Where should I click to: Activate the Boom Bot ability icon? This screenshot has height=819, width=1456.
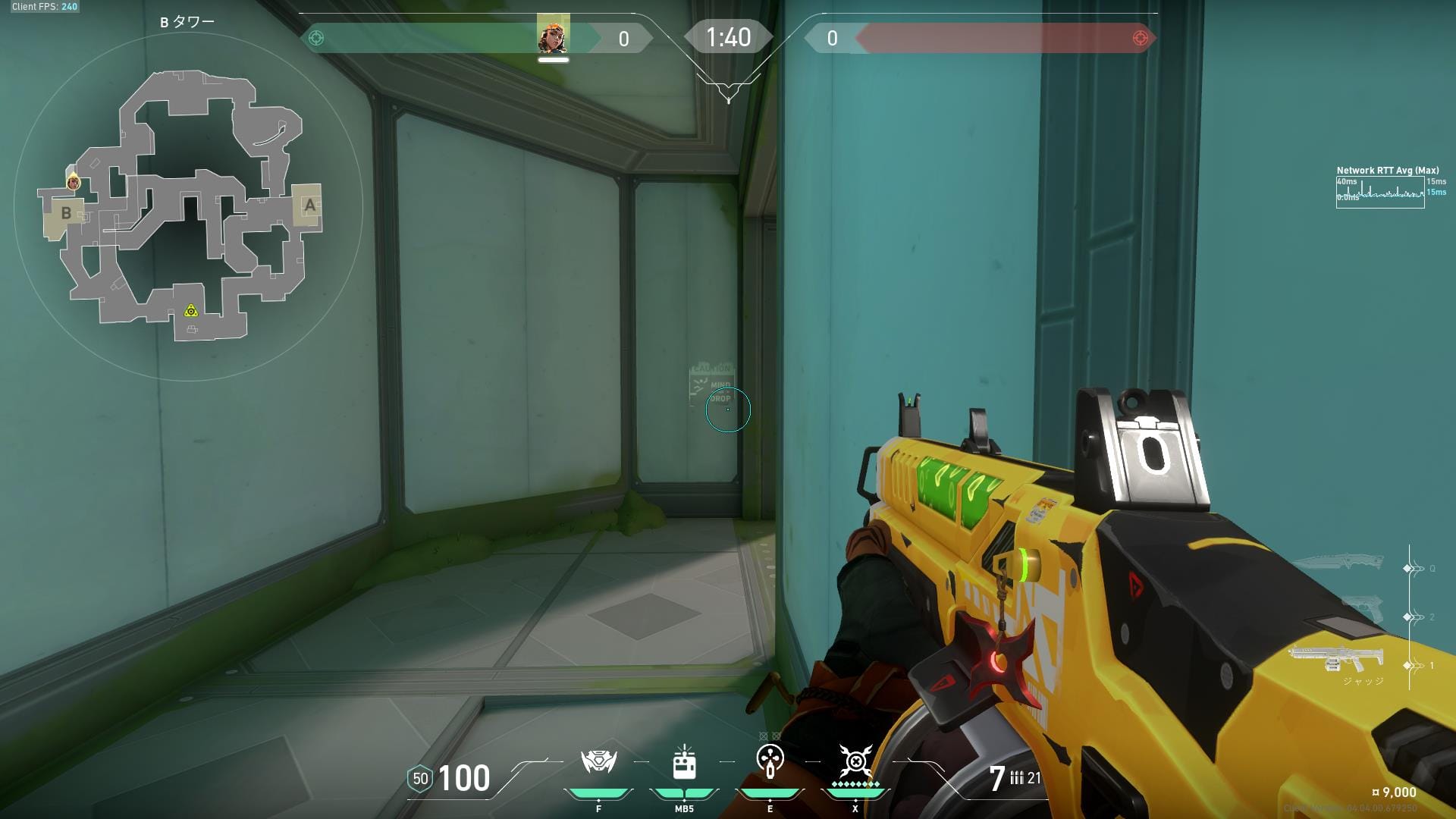tap(598, 761)
